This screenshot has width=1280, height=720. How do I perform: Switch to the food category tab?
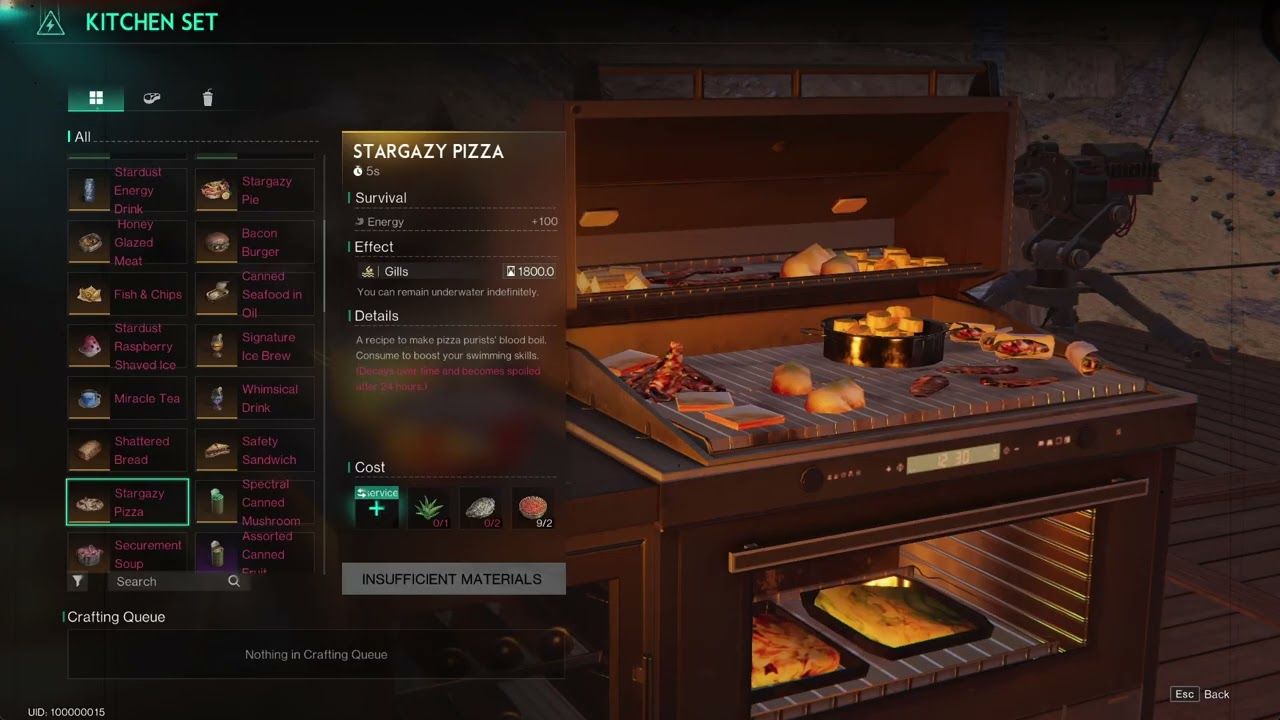tap(152, 98)
